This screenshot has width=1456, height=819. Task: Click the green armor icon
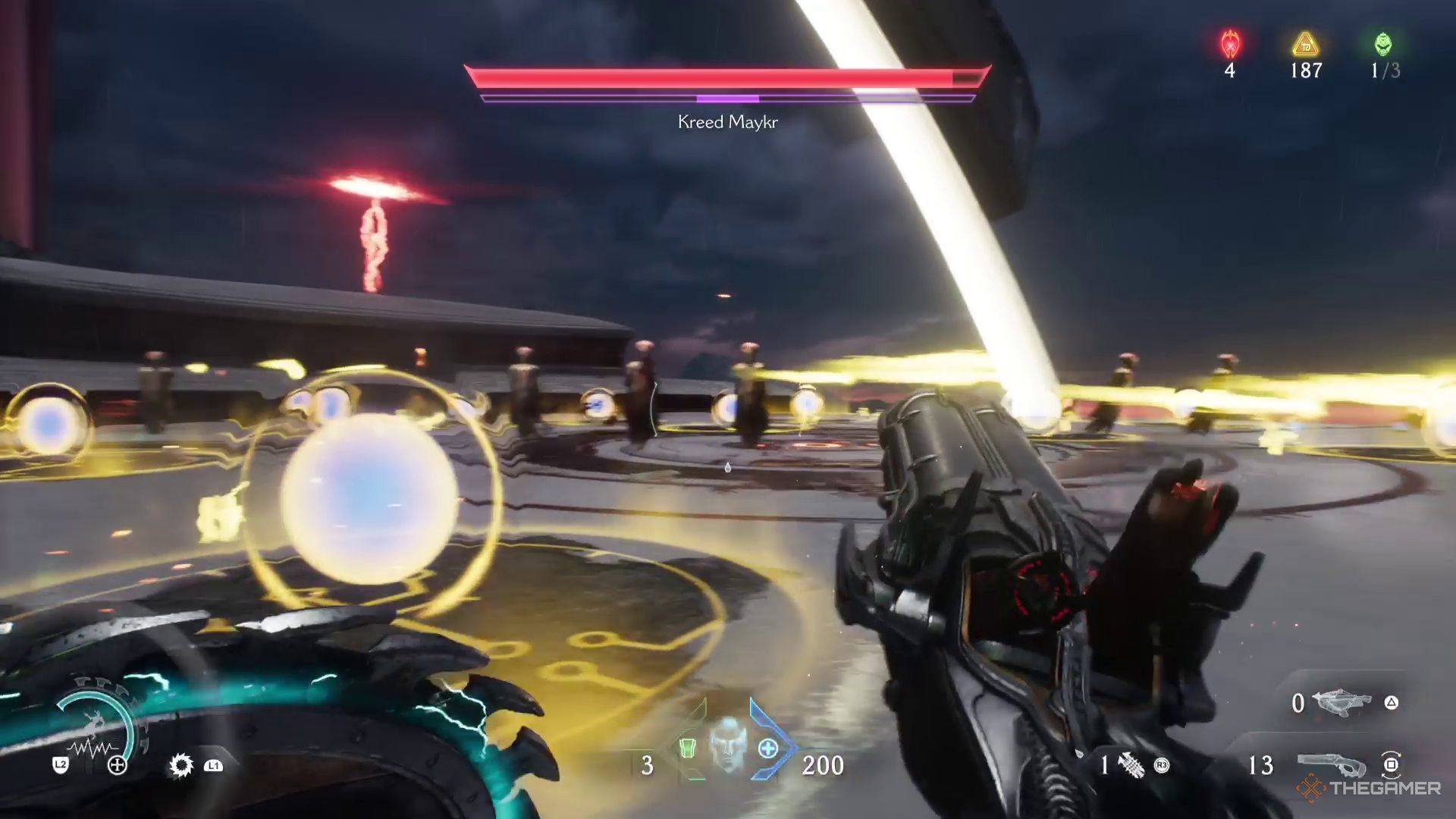click(687, 748)
